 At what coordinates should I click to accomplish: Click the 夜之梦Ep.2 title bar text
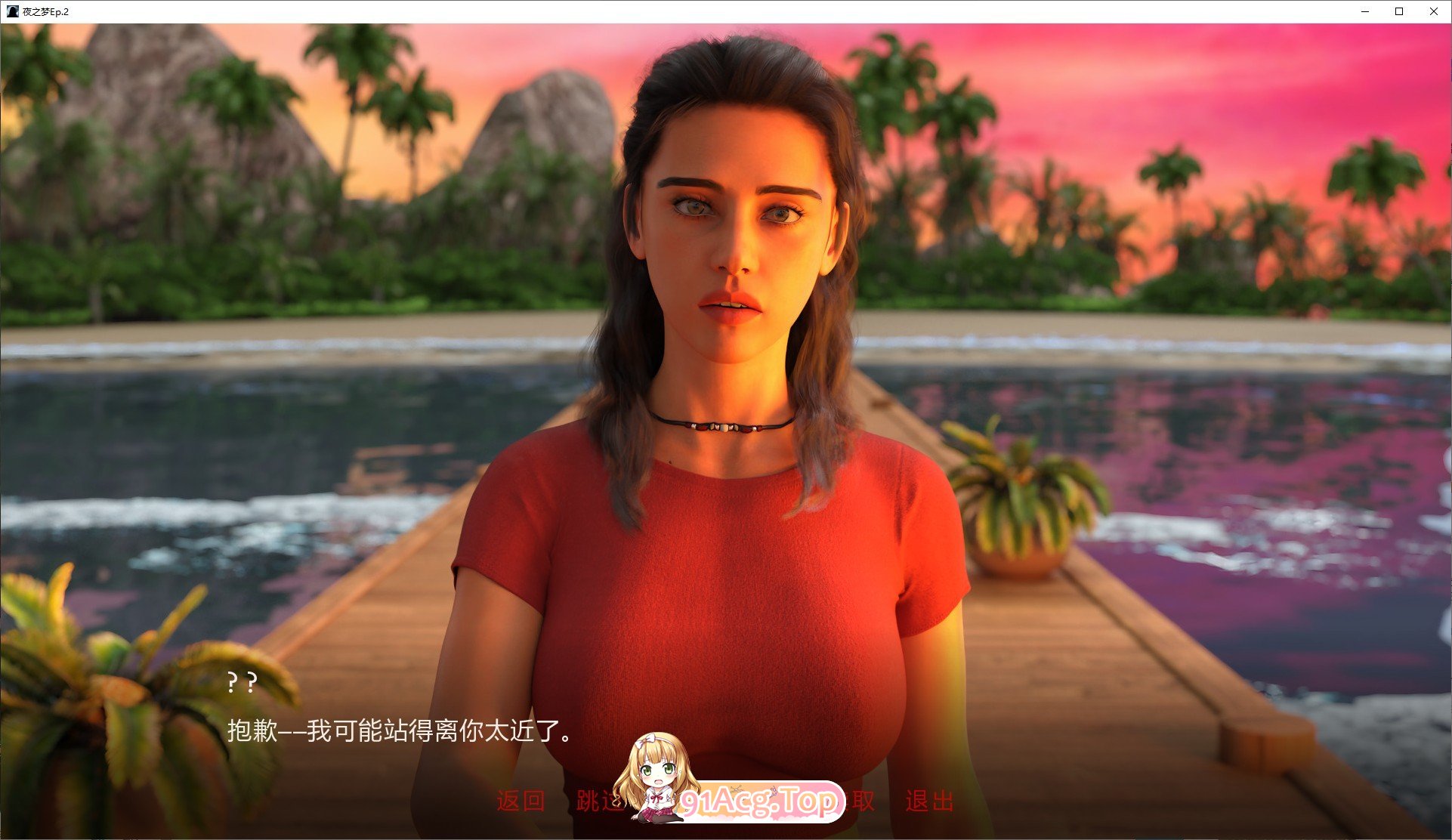click(x=45, y=11)
